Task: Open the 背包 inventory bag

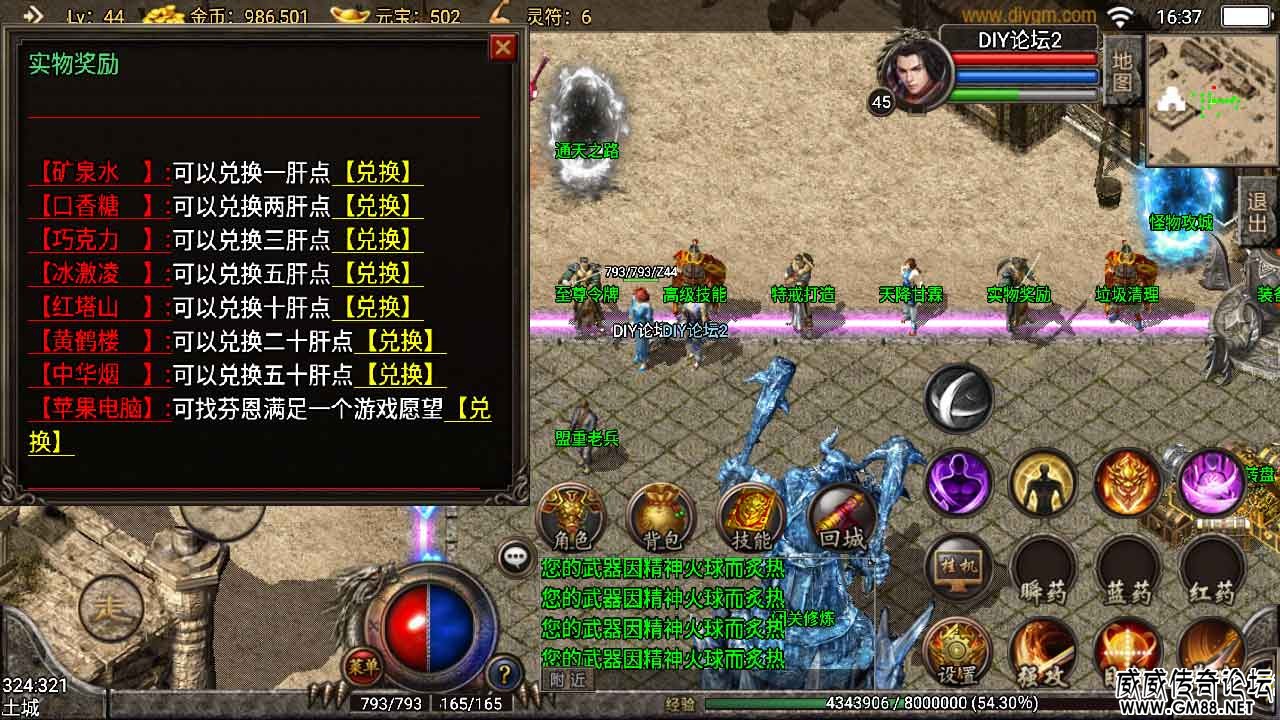Action: pos(661,518)
